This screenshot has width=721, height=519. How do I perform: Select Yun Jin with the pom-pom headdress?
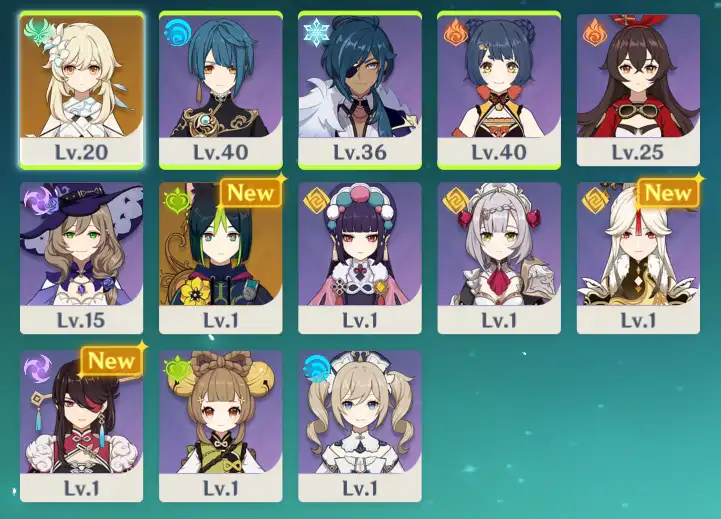(359, 257)
